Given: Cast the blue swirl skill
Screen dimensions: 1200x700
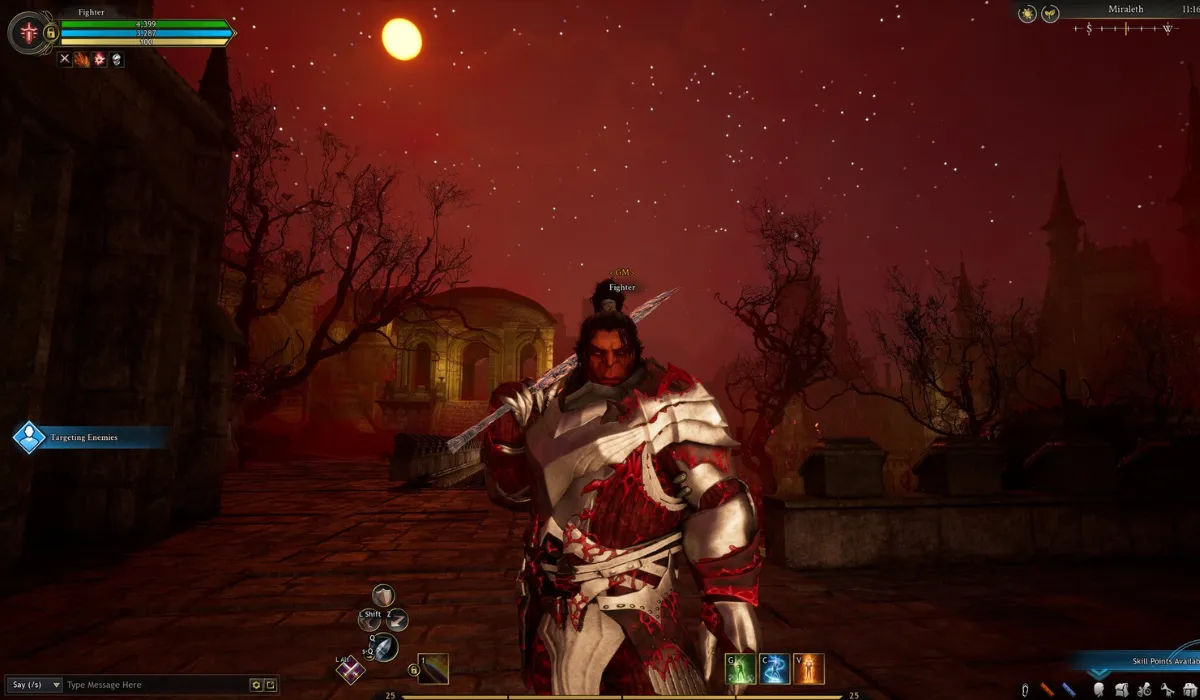Looking at the screenshot, I should point(774,668).
